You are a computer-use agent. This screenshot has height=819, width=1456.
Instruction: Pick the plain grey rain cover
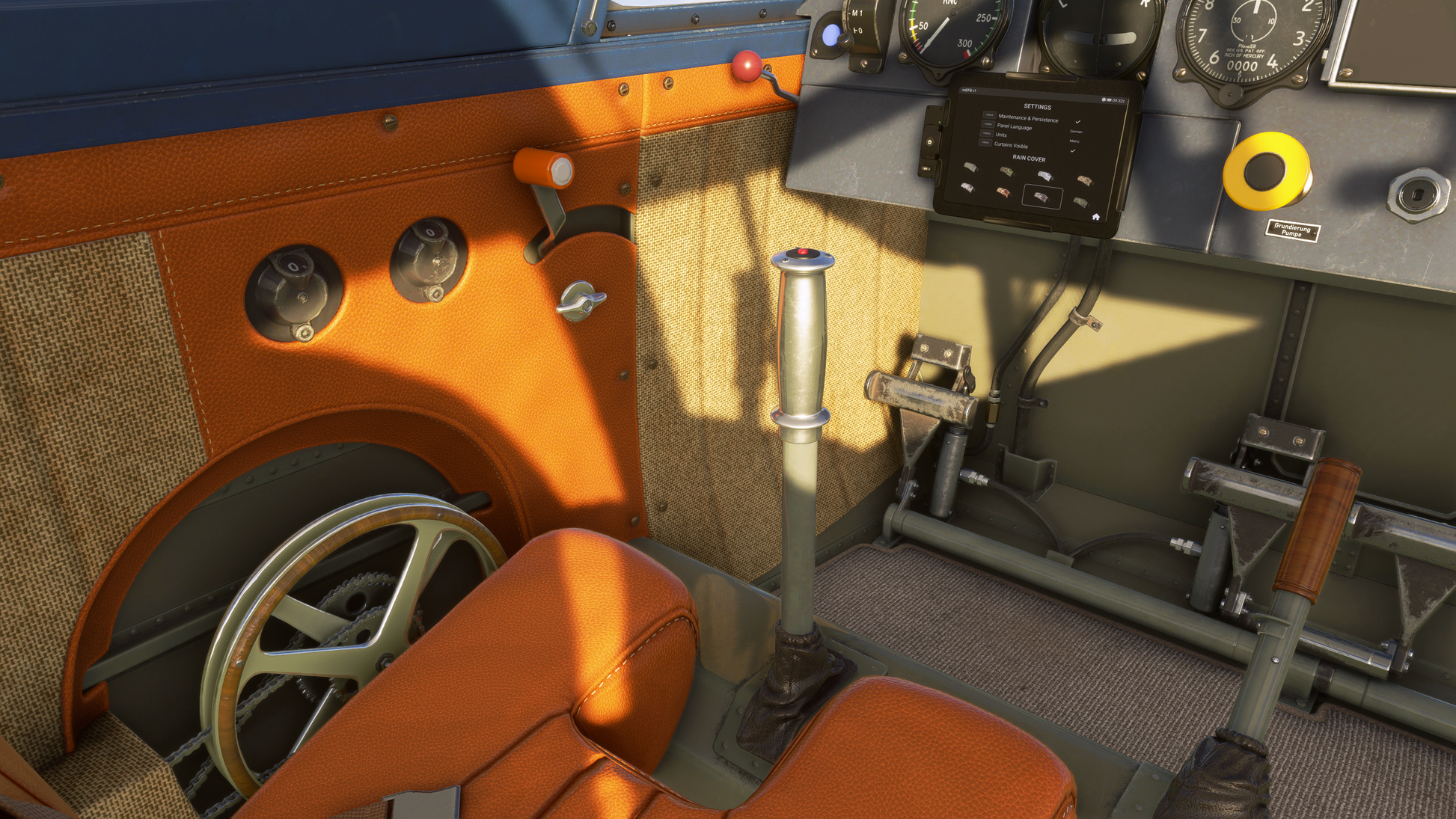tap(970, 168)
